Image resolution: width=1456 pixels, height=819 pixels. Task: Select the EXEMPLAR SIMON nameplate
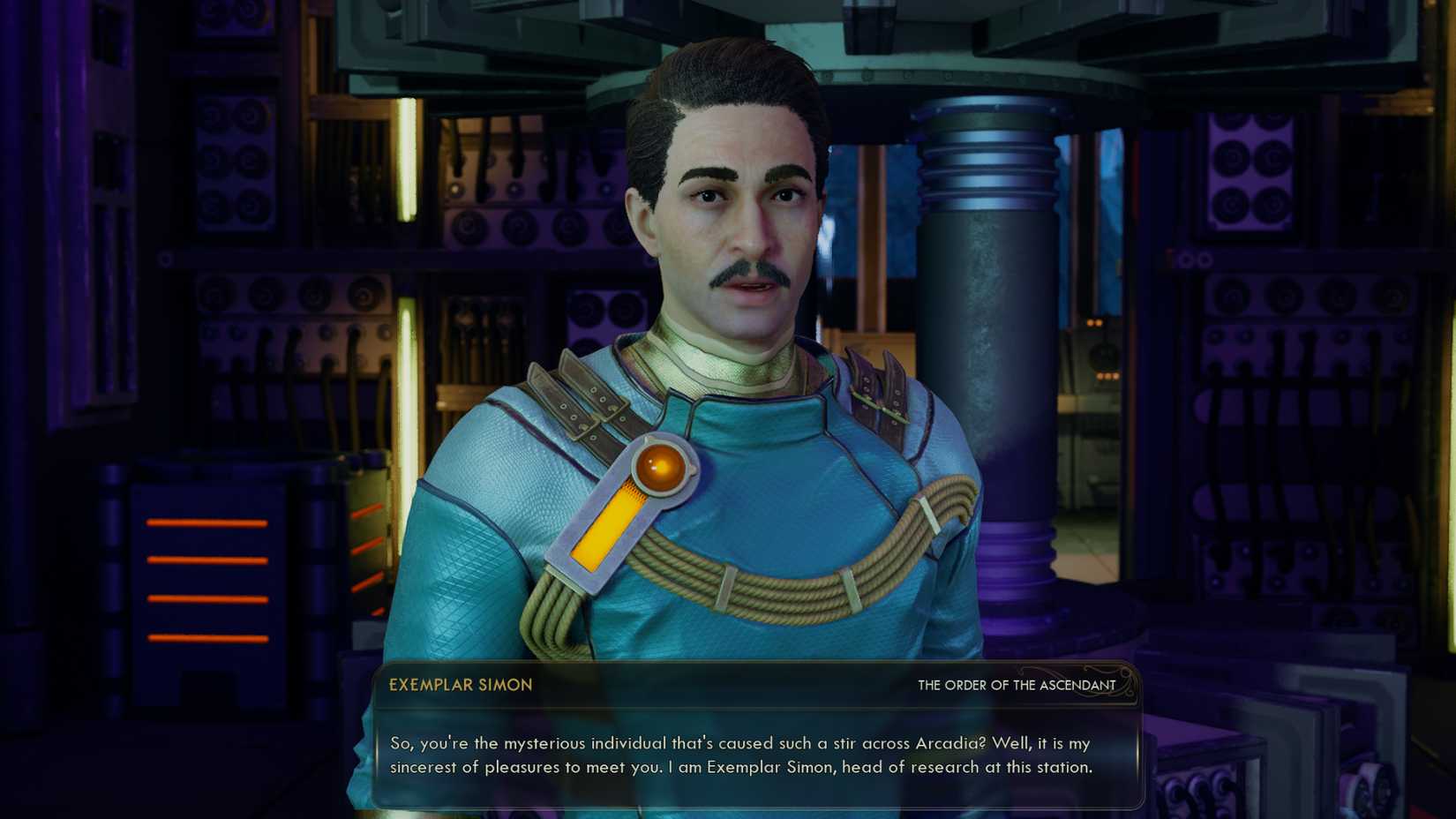(459, 685)
